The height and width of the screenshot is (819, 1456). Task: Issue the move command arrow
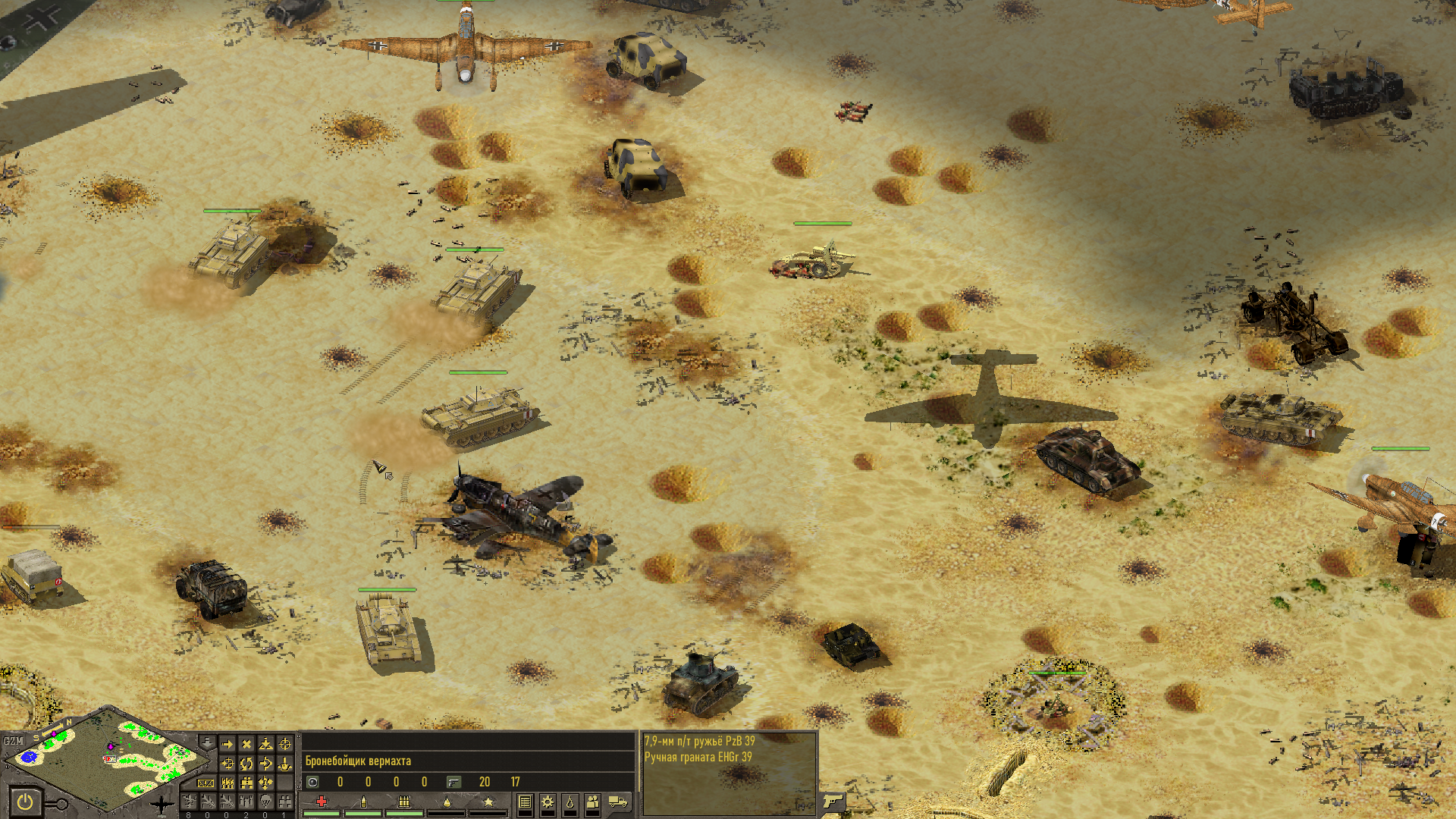pyautogui.click(x=227, y=745)
